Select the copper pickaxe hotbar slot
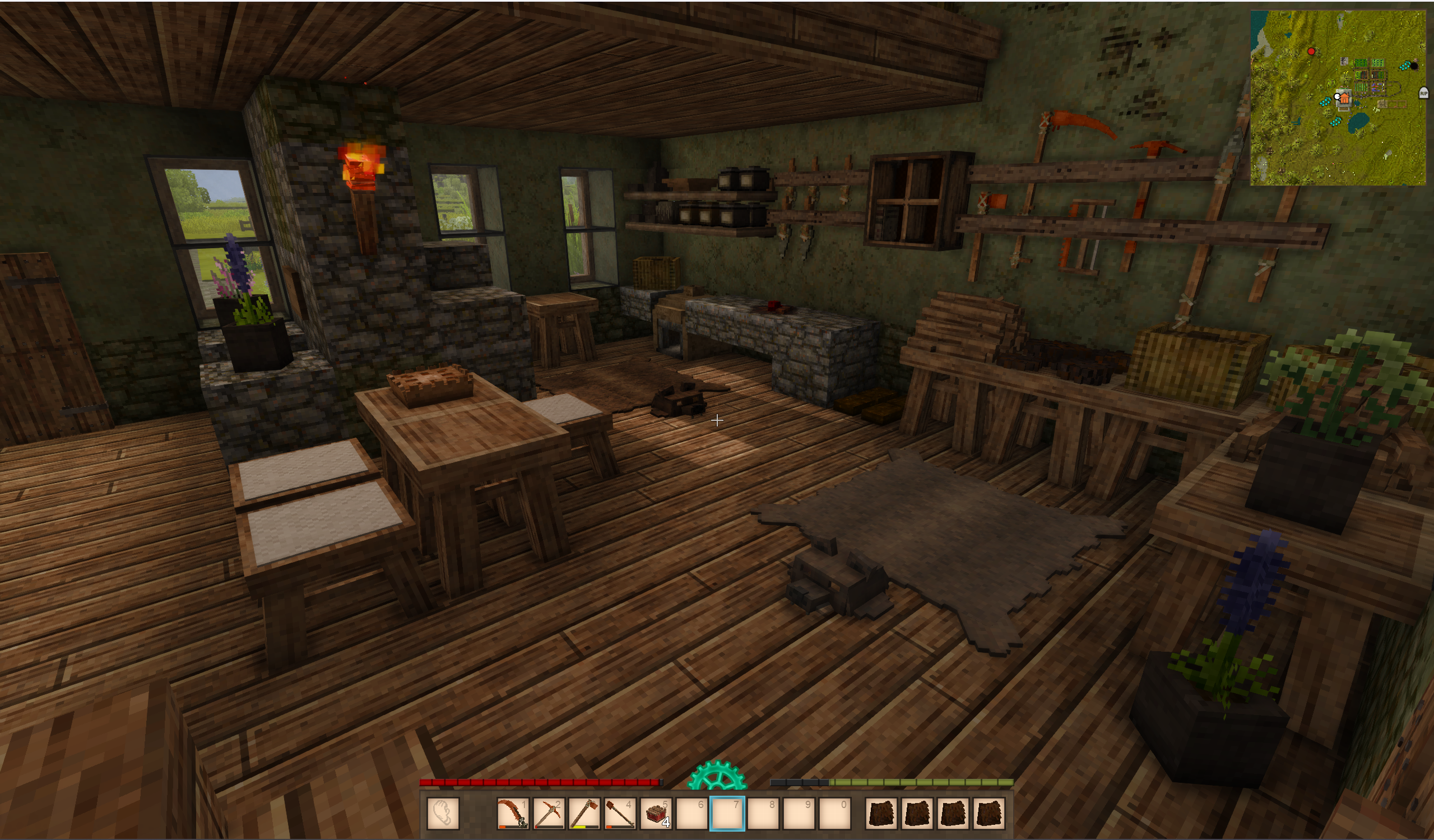The image size is (1434, 840). pyautogui.click(x=549, y=813)
